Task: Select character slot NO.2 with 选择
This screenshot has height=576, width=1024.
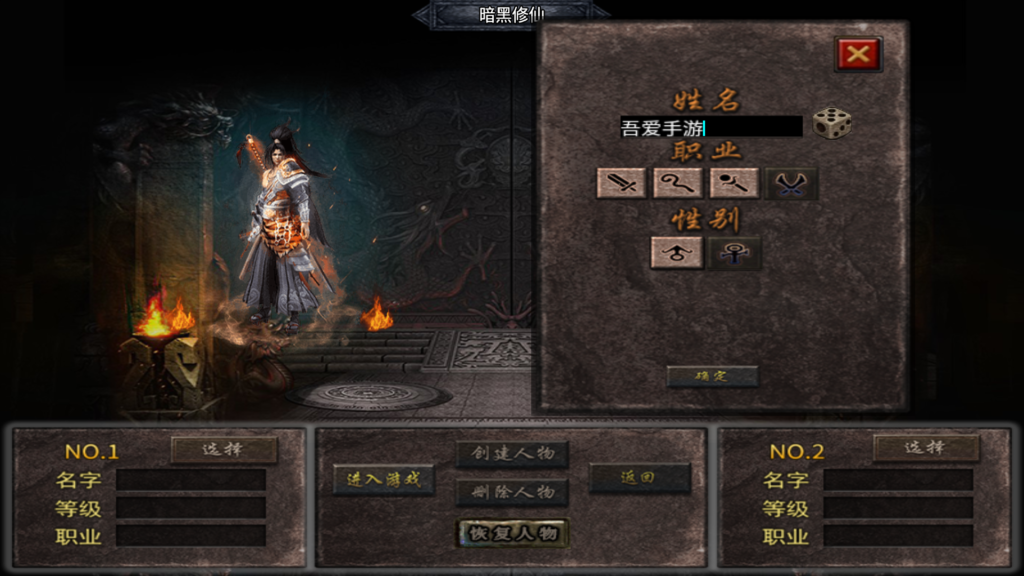Action: [x=926, y=448]
